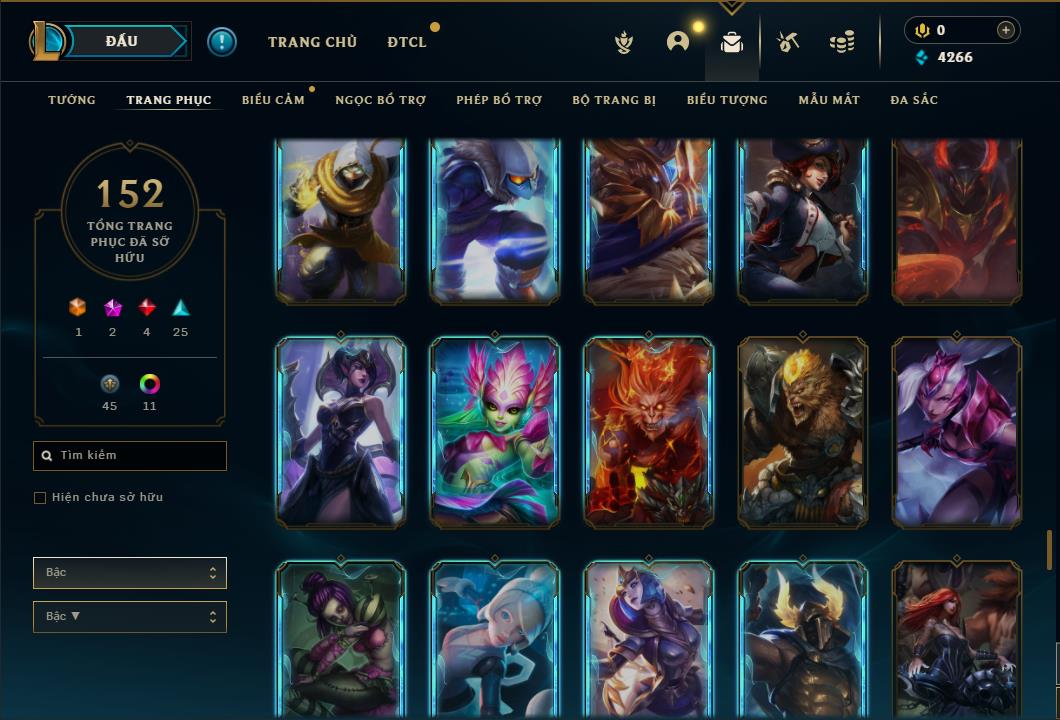Add RP with the plus button

pyautogui.click(x=1006, y=30)
